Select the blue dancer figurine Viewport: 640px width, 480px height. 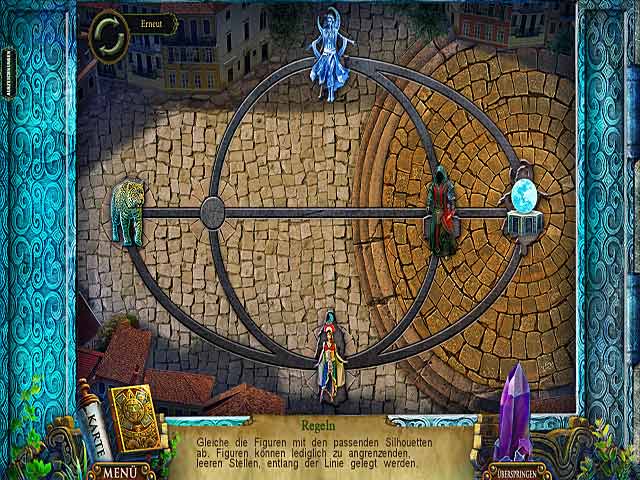pos(332,55)
